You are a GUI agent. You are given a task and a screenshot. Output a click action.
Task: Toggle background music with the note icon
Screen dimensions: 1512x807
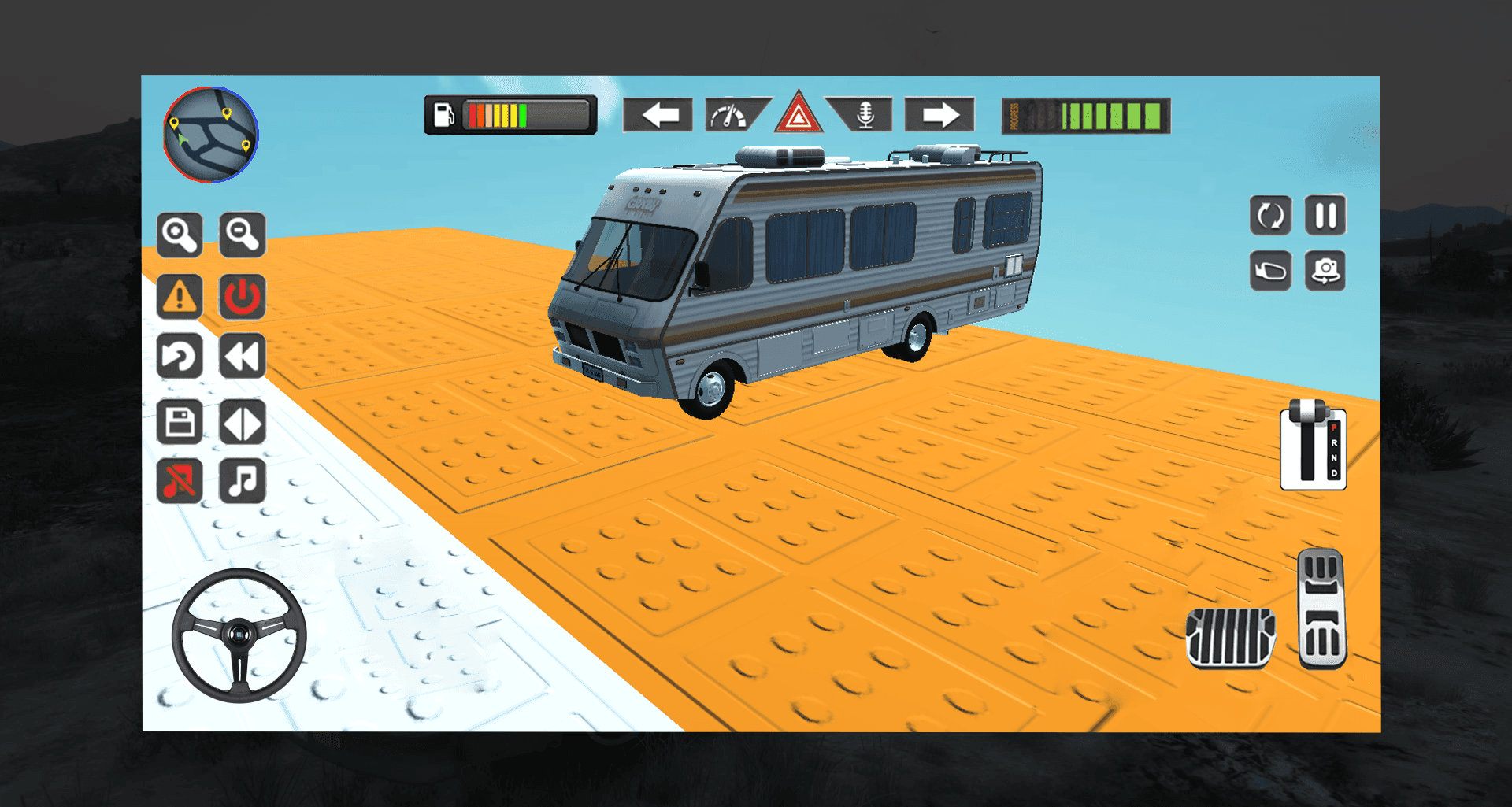coord(243,482)
